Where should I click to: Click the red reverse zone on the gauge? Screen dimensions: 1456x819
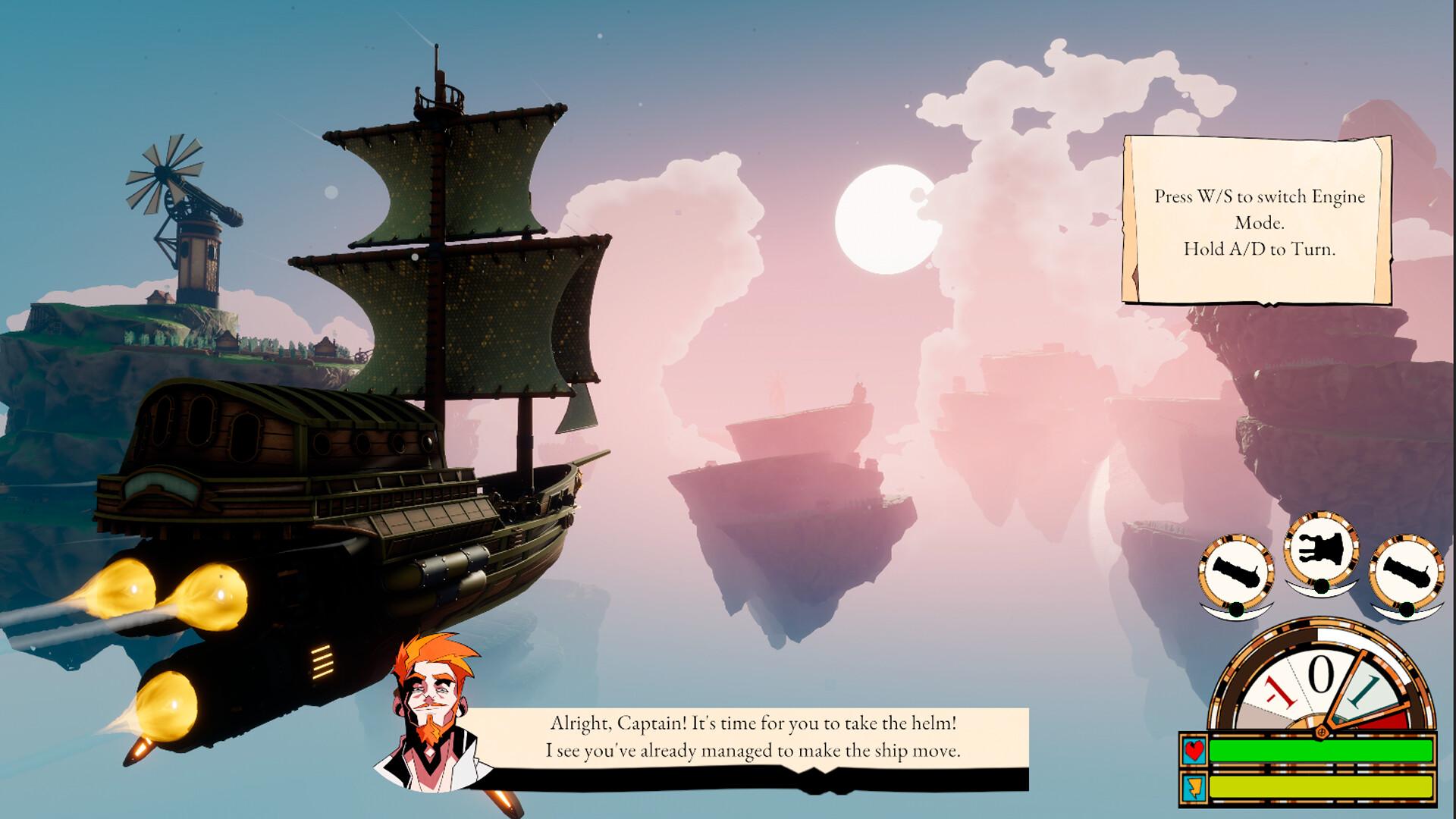pyautogui.click(x=1389, y=720)
